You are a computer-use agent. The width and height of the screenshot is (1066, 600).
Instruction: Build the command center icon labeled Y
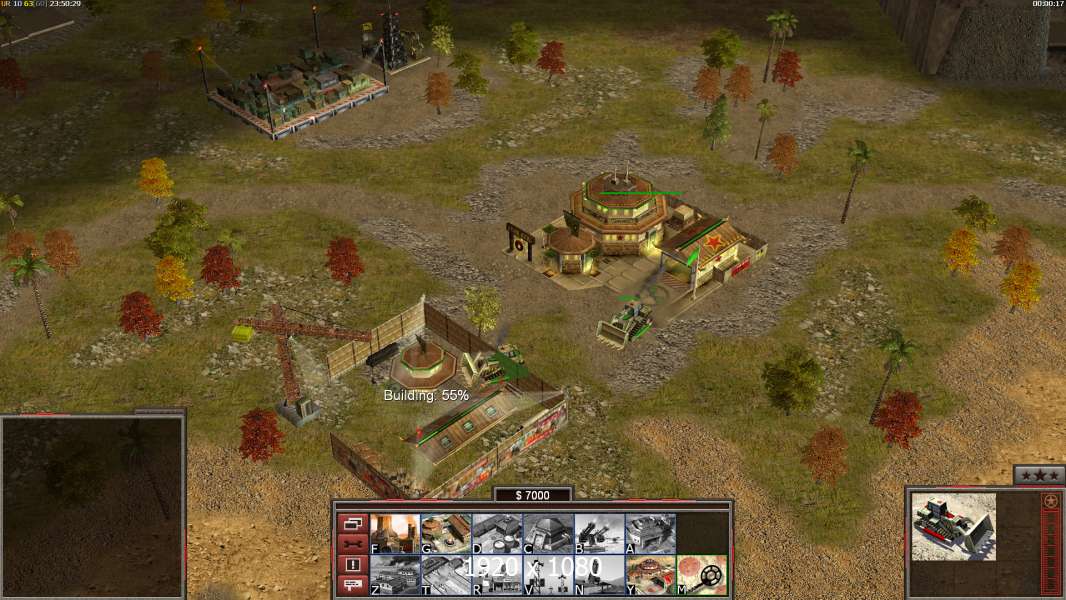[x=649, y=575]
